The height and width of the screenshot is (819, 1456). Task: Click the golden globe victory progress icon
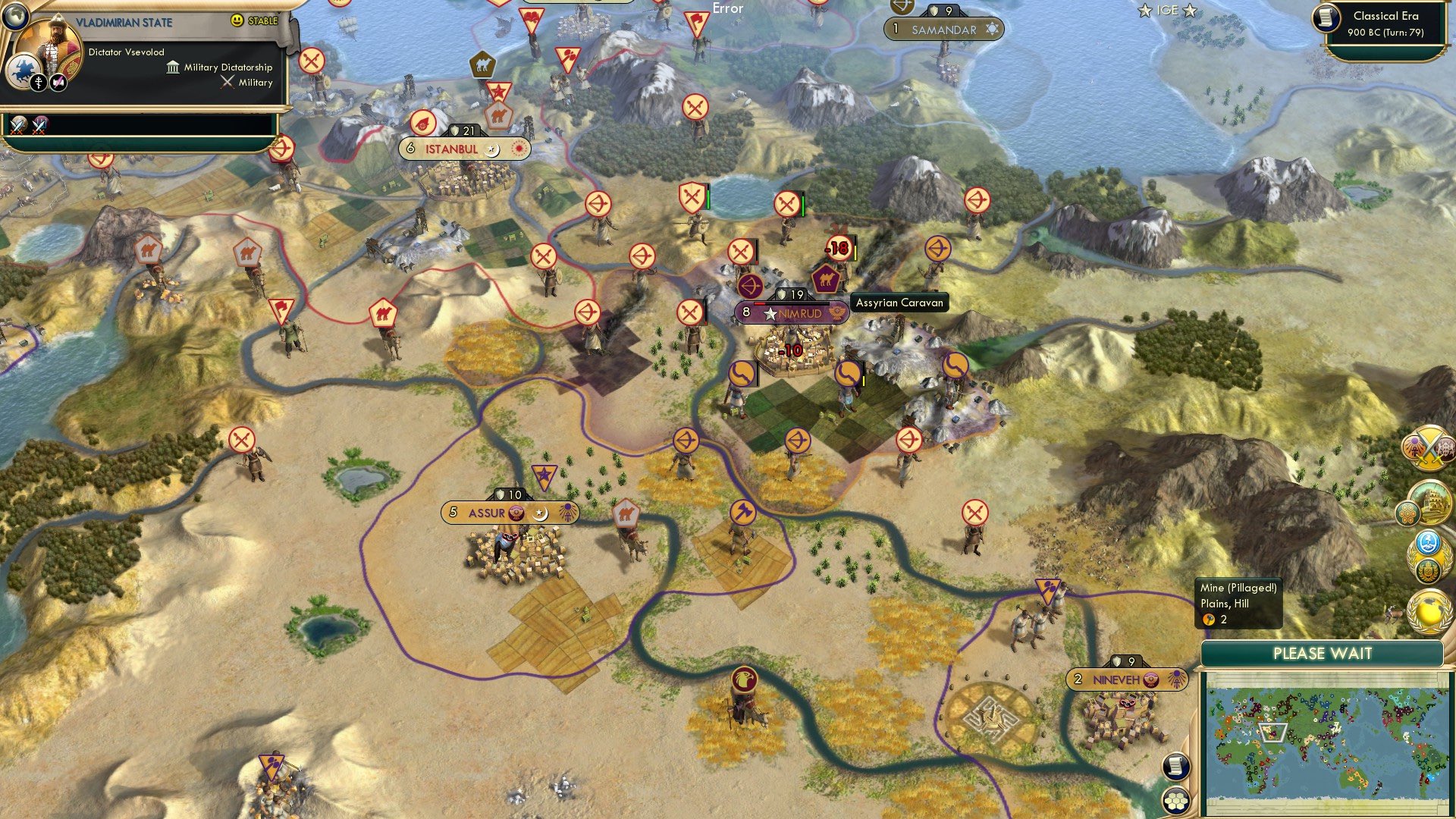pos(1428,610)
